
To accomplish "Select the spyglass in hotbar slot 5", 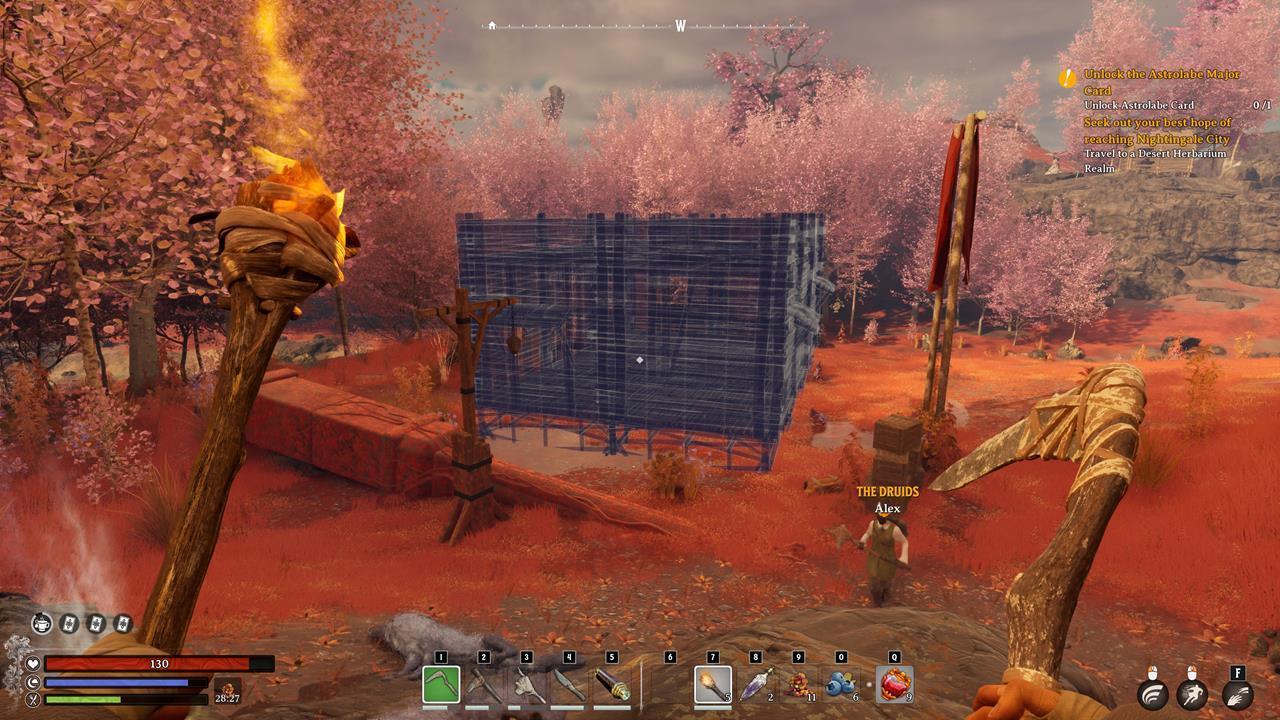I will click(x=612, y=684).
